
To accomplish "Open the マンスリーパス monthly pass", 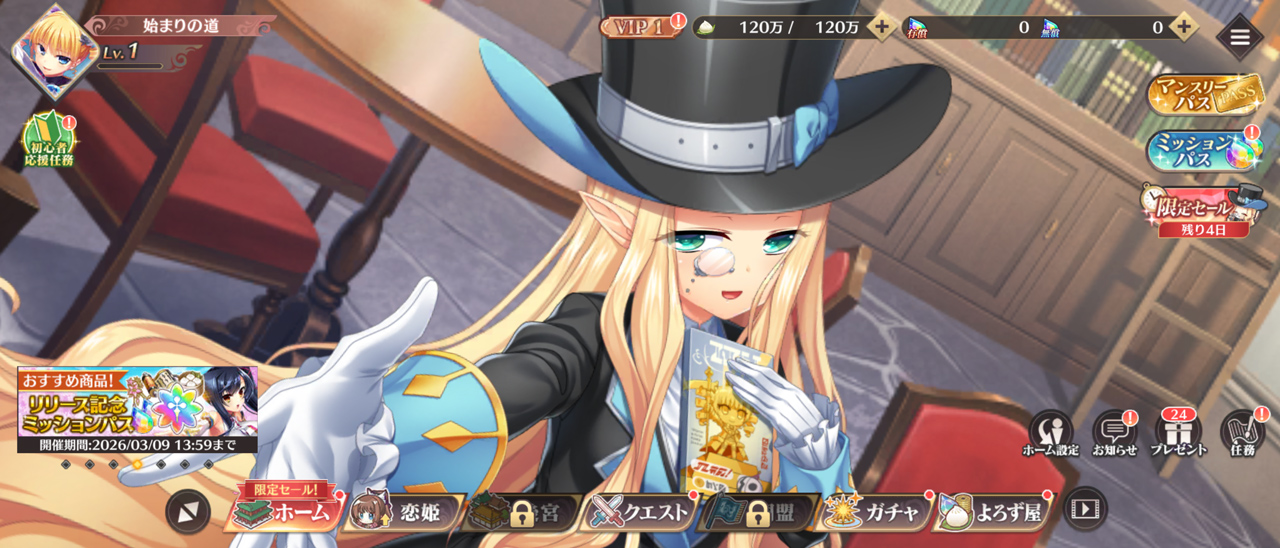I will pos(1203,93).
